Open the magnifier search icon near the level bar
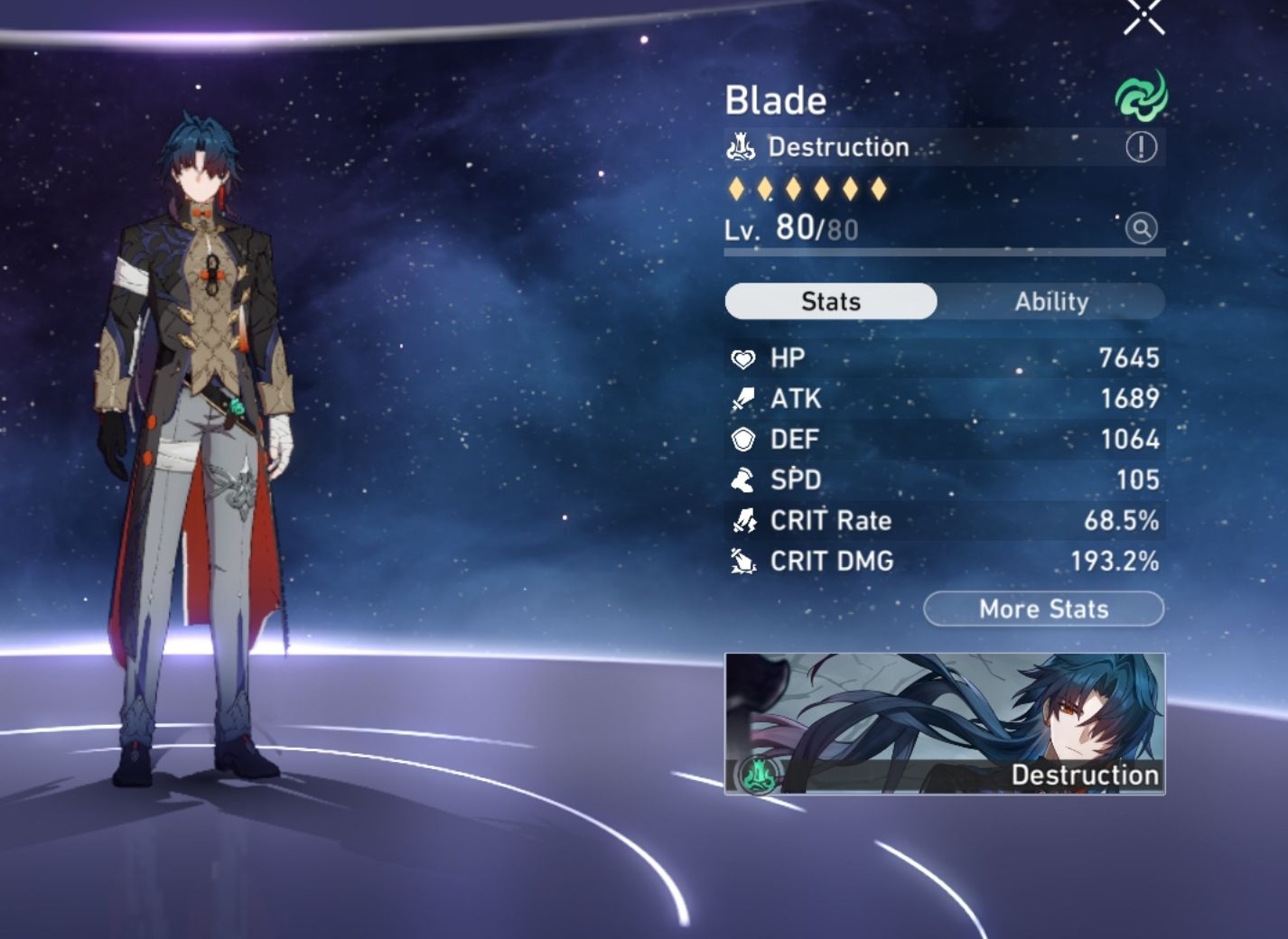 click(x=1140, y=230)
